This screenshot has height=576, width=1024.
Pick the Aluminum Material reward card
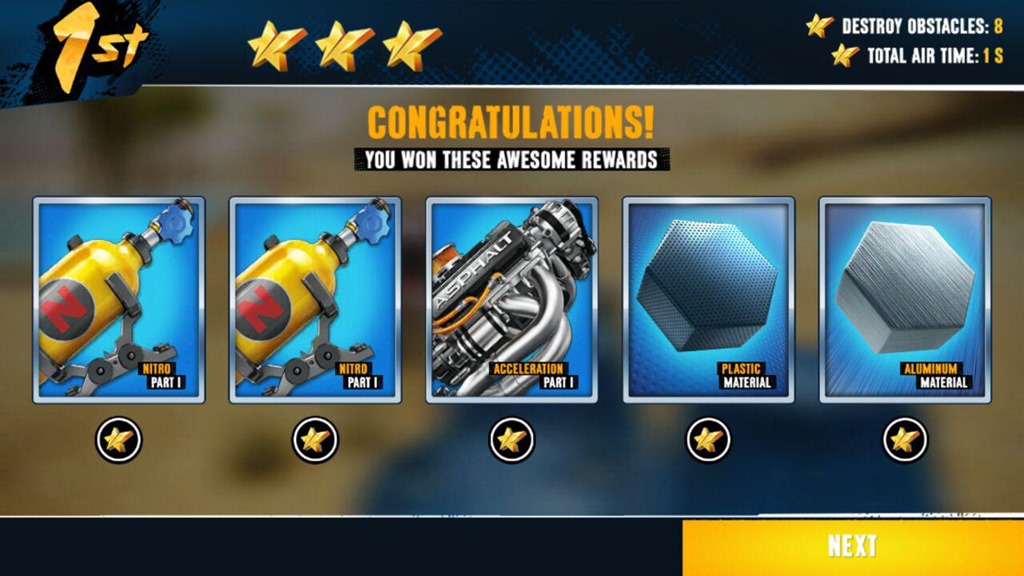pos(905,300)
